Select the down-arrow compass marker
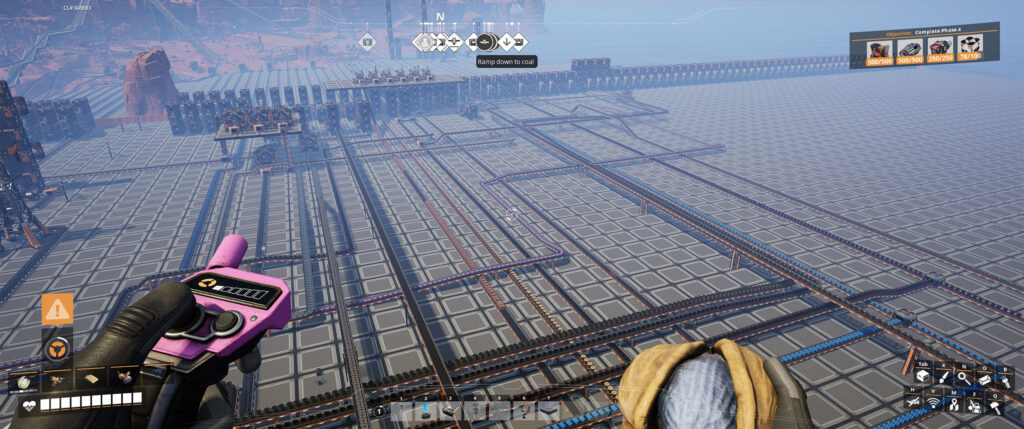Image resolution: width=1024 pixels, height=429 pixels. click(506, 42)
